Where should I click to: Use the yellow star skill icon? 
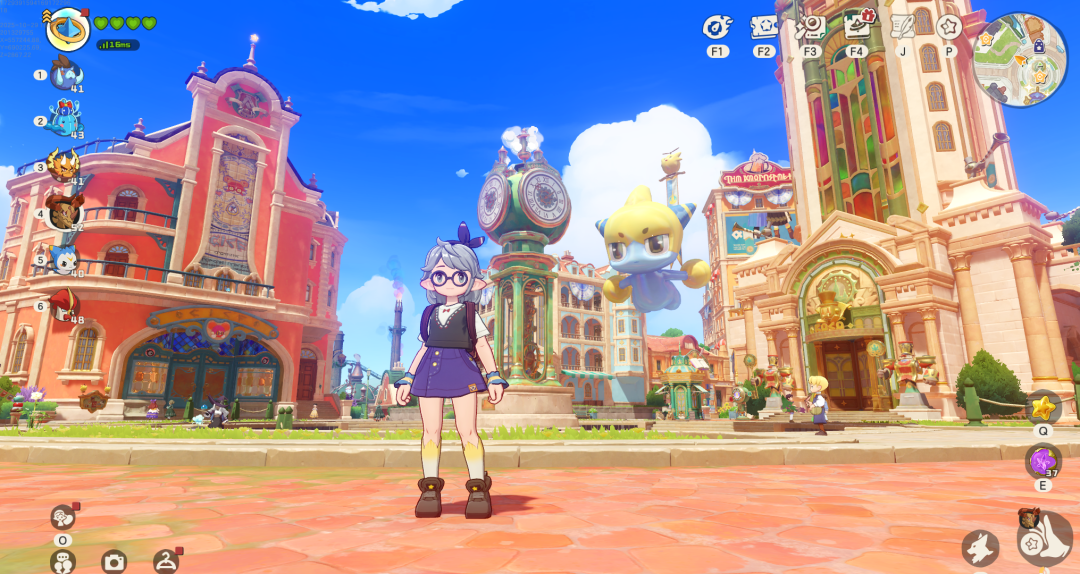coord(1043,407)
